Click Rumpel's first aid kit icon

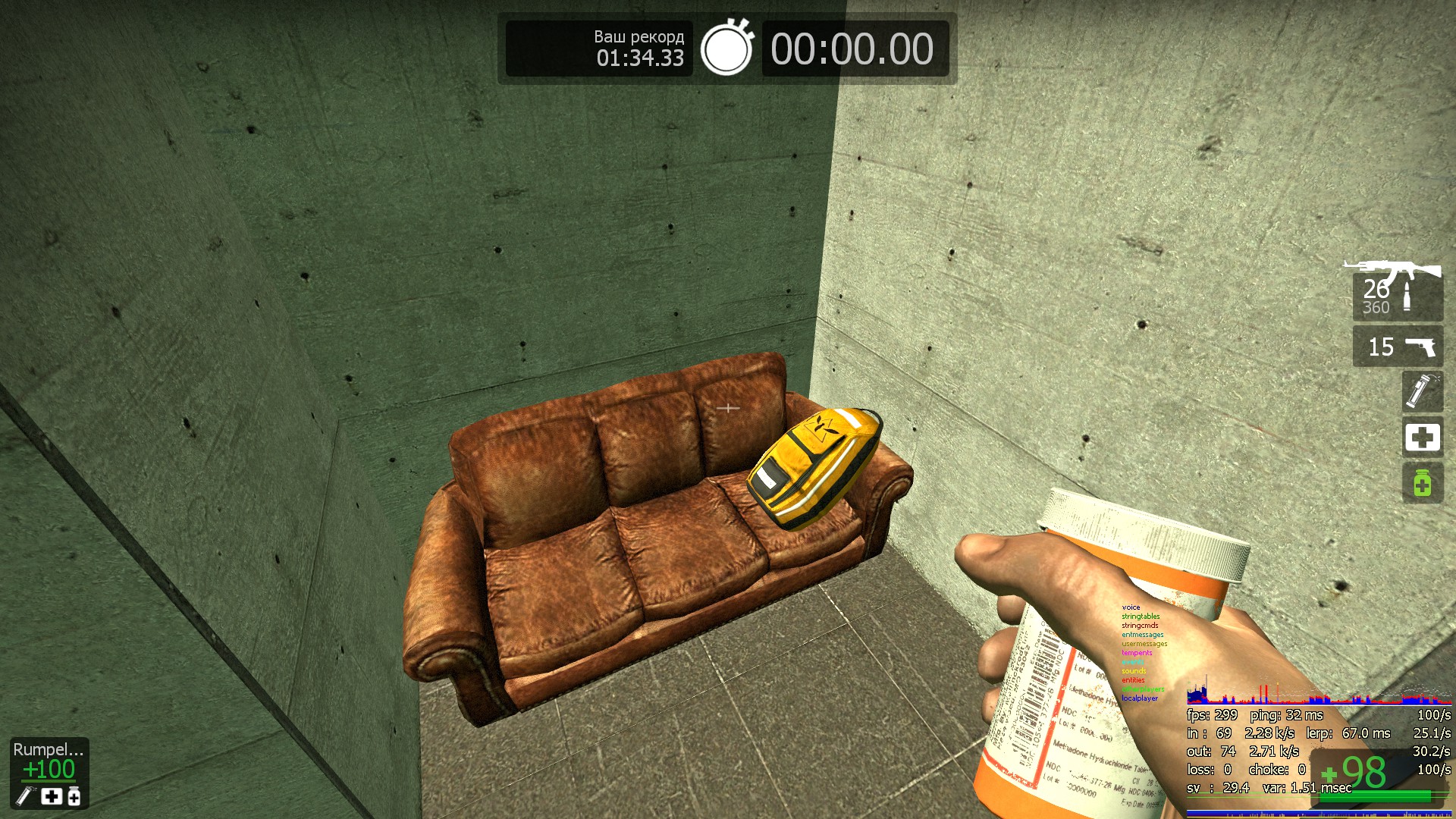click(52, 796)
